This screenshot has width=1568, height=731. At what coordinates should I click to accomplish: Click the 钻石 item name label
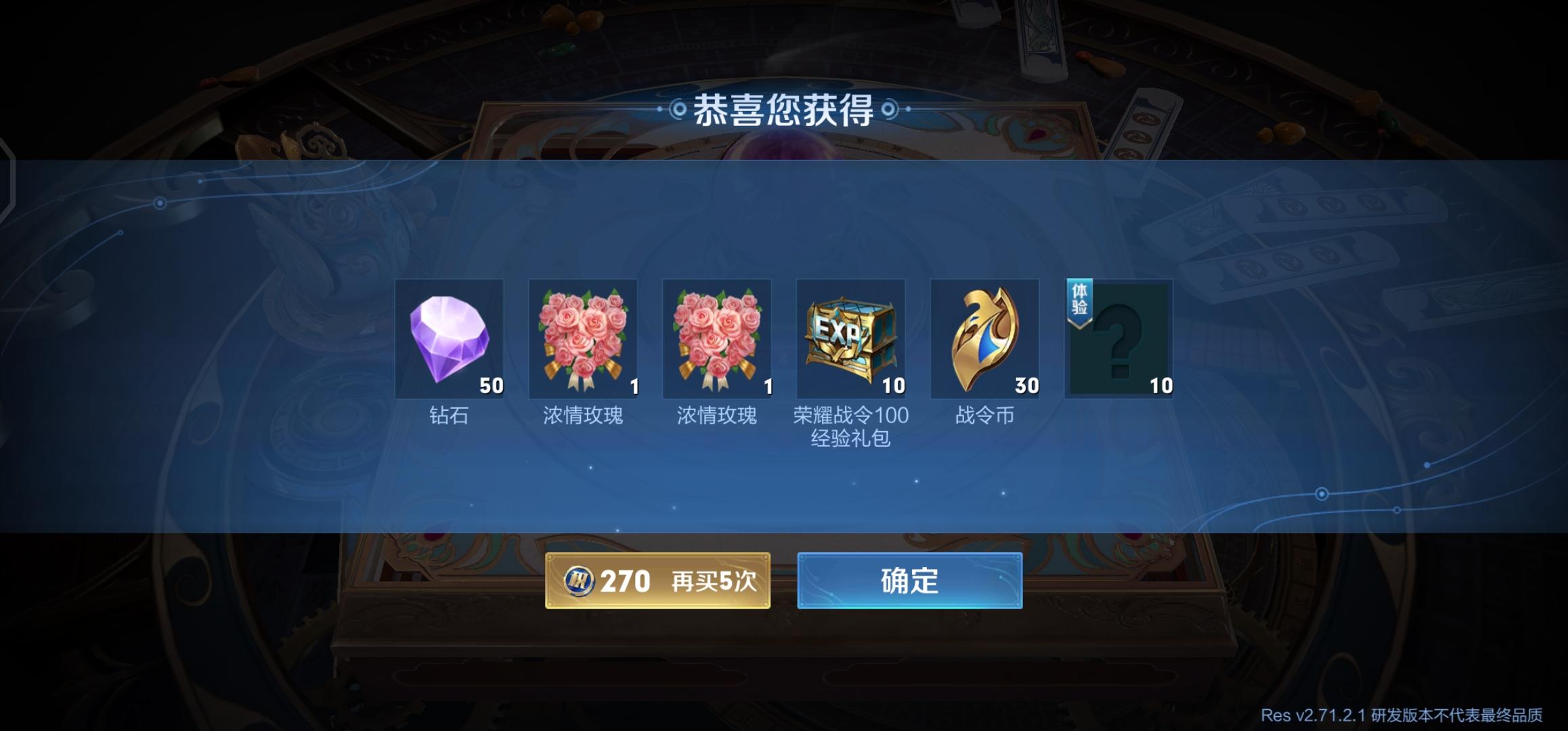coord(449,417)
